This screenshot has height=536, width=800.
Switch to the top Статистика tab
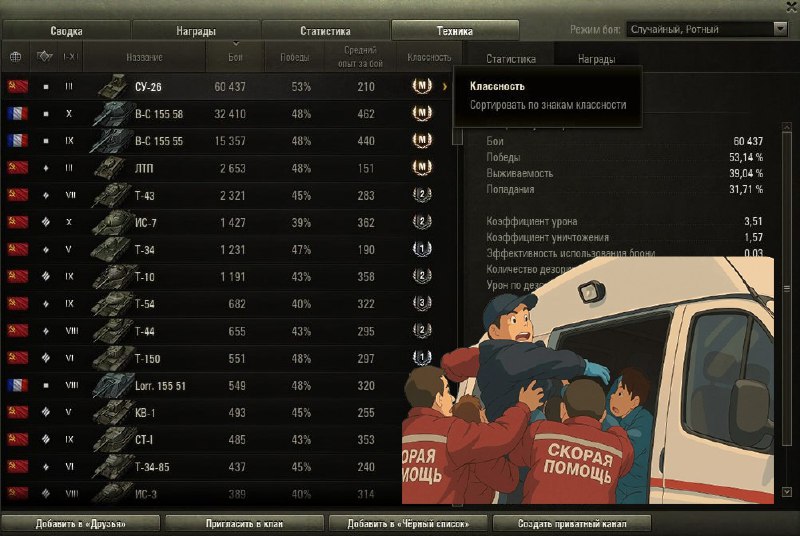coord(325,31)
